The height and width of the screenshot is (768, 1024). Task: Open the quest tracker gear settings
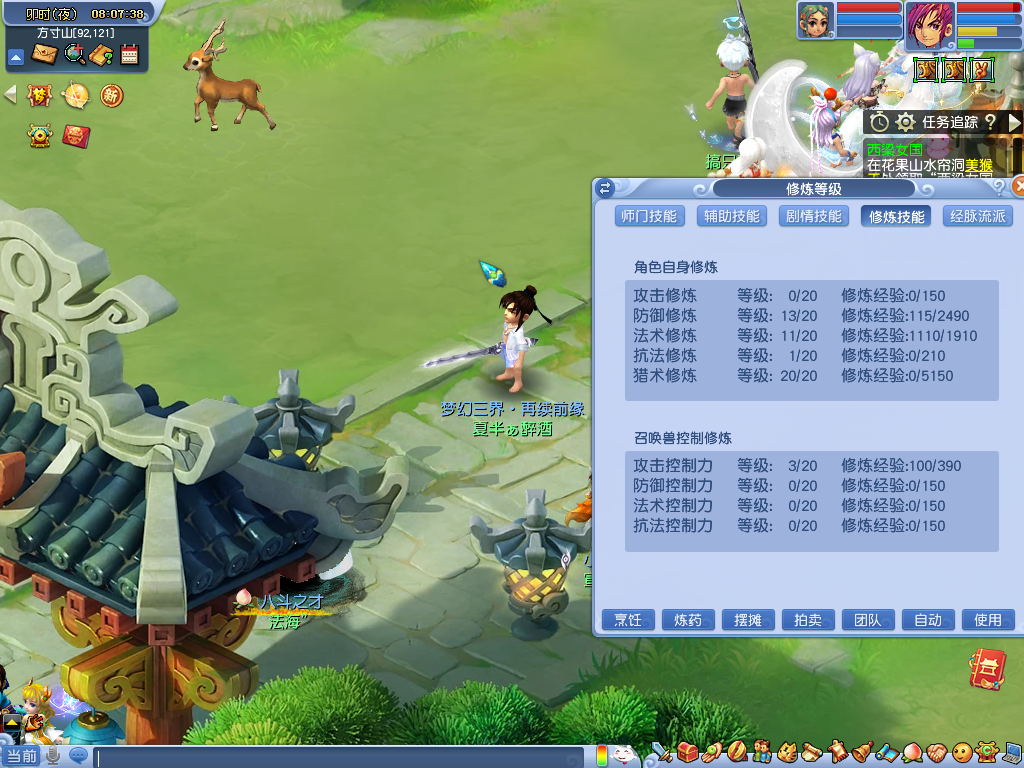pos(905,122)
